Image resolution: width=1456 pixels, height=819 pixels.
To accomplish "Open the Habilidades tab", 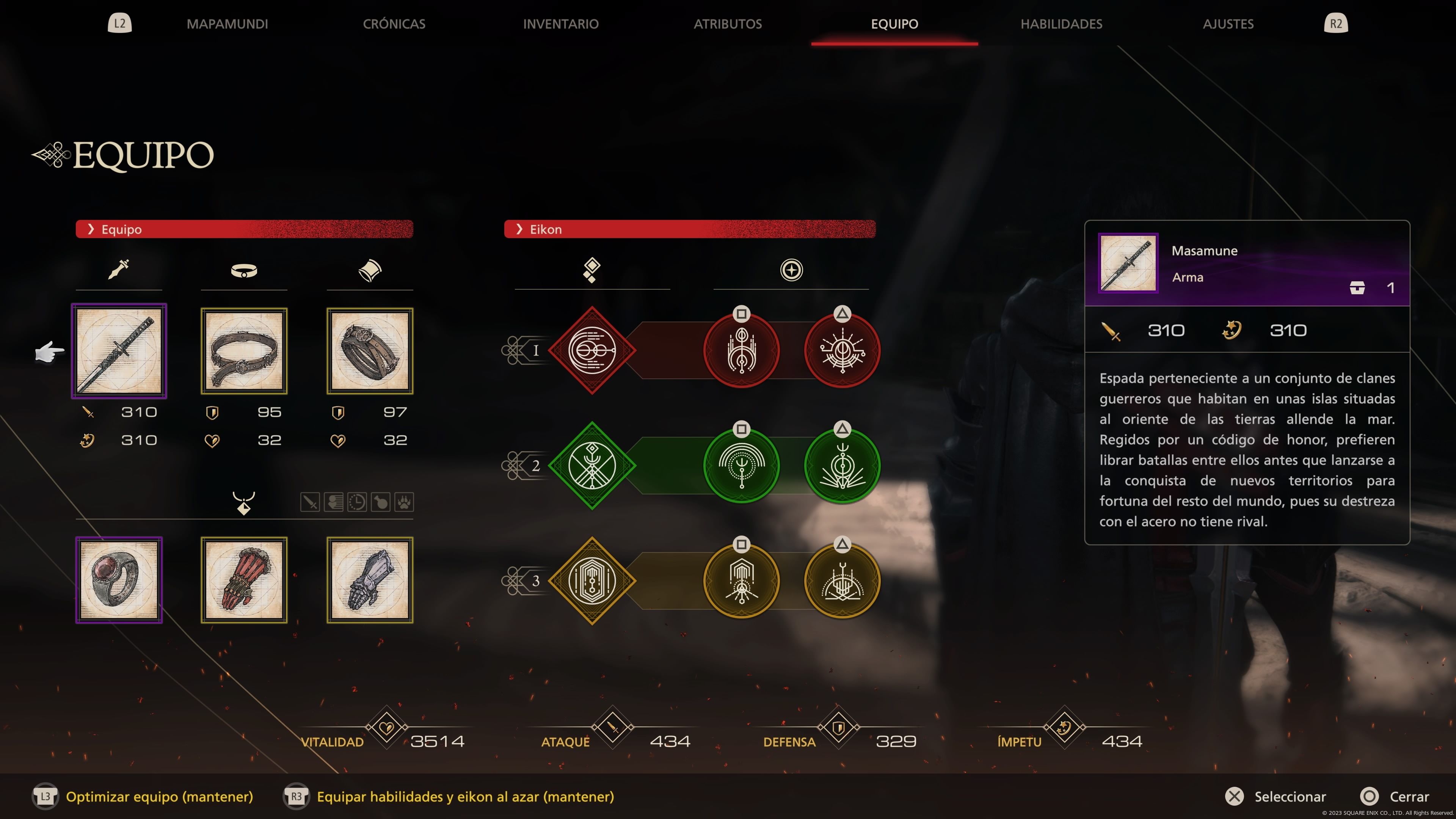I will pyautogui.click(x=1061, y=24).
